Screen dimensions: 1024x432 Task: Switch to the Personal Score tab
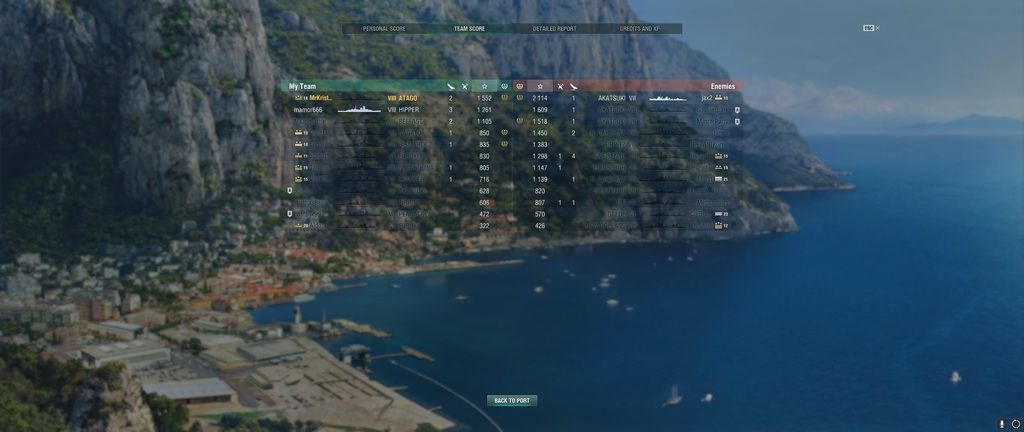point(384,29)
